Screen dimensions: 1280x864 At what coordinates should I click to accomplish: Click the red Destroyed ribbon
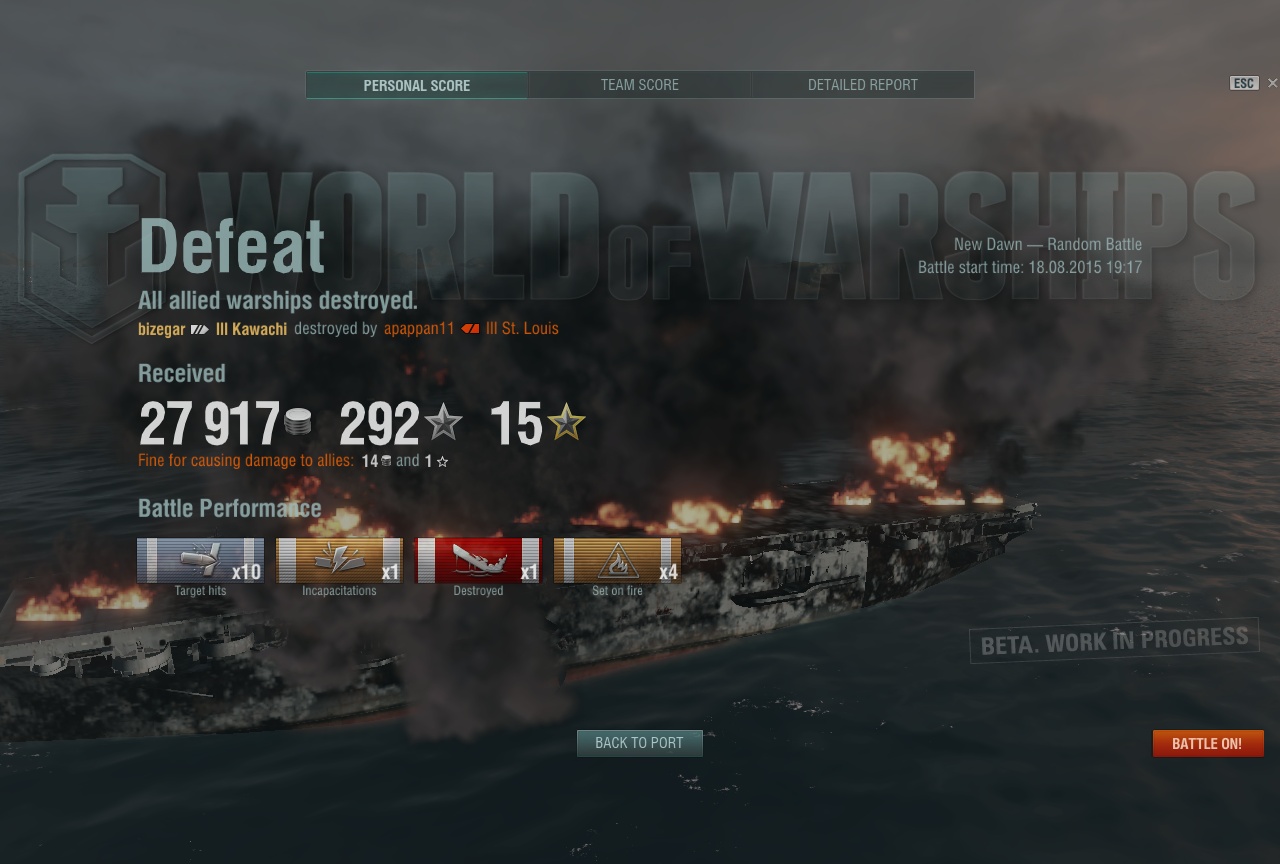478,560
